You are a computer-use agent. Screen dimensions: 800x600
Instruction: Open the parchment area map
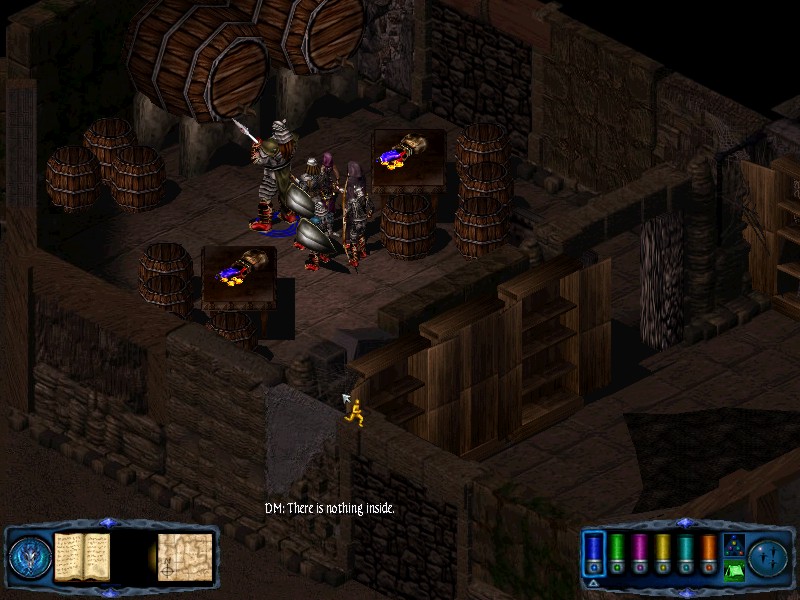183,555
